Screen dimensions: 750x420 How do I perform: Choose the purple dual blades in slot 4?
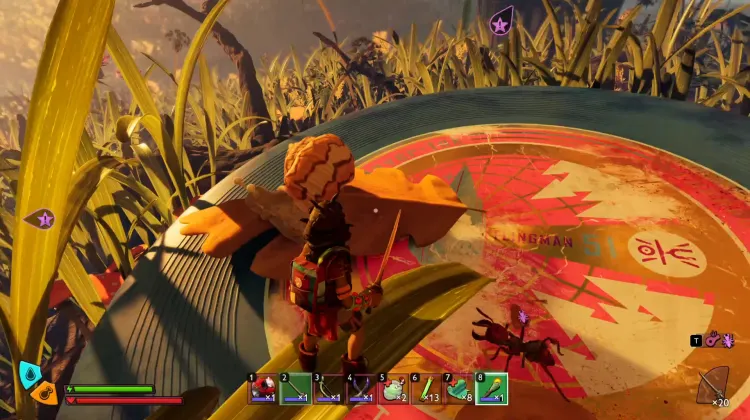tap(360, 388)
